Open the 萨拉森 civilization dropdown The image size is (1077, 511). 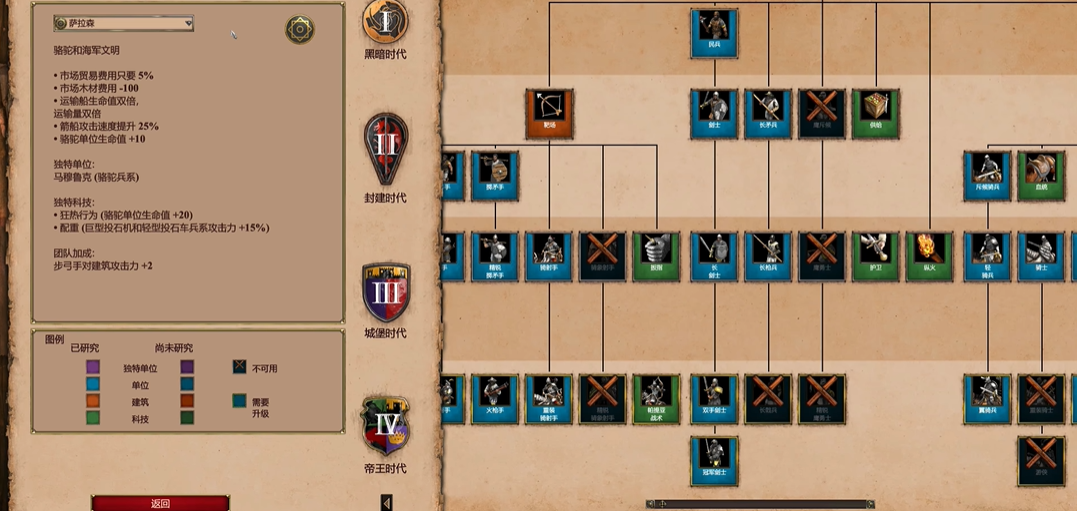point(124,23)
